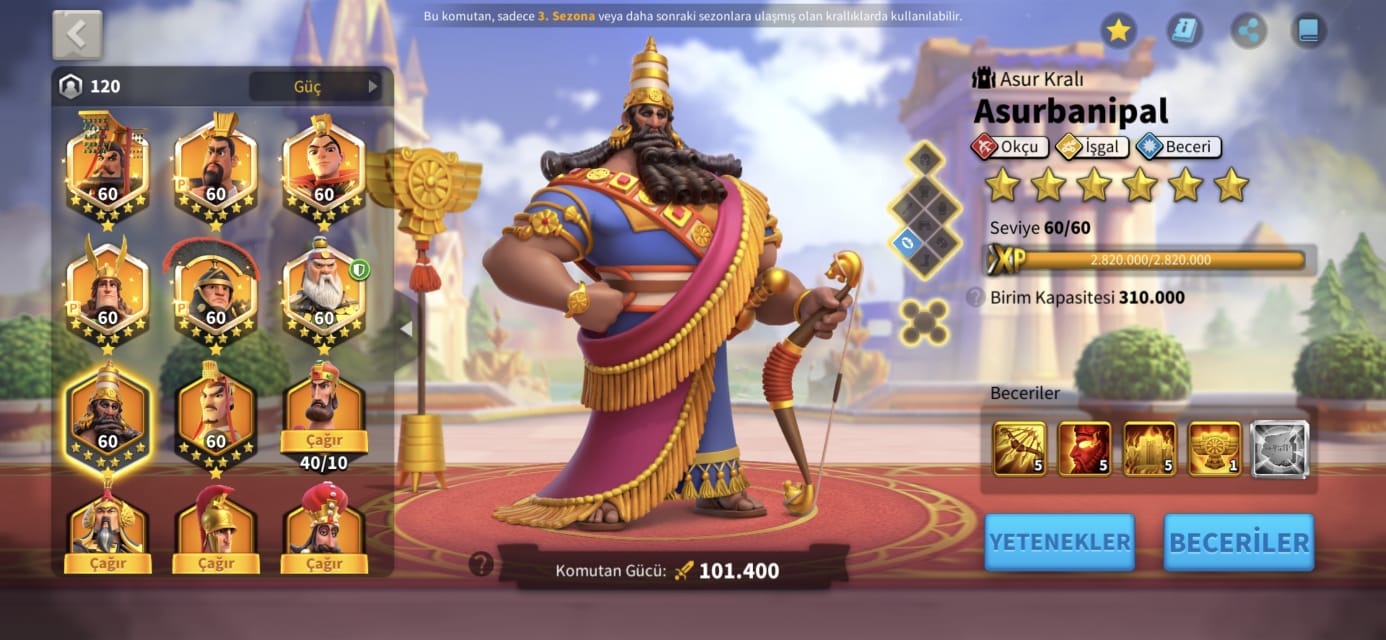Open the blue note icon
This screenshot has width=1386, height=640.
1183,31
